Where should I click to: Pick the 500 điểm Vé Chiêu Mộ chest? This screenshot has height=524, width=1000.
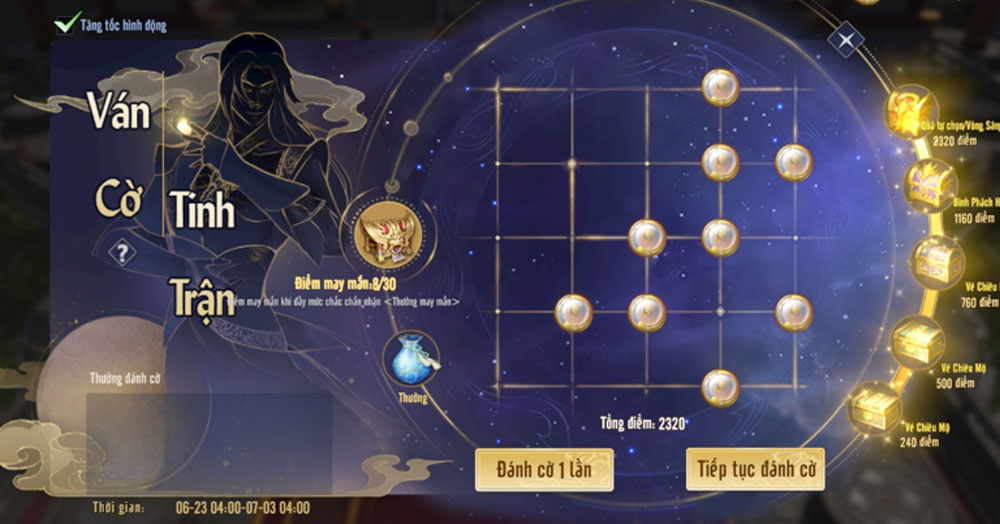918,342
